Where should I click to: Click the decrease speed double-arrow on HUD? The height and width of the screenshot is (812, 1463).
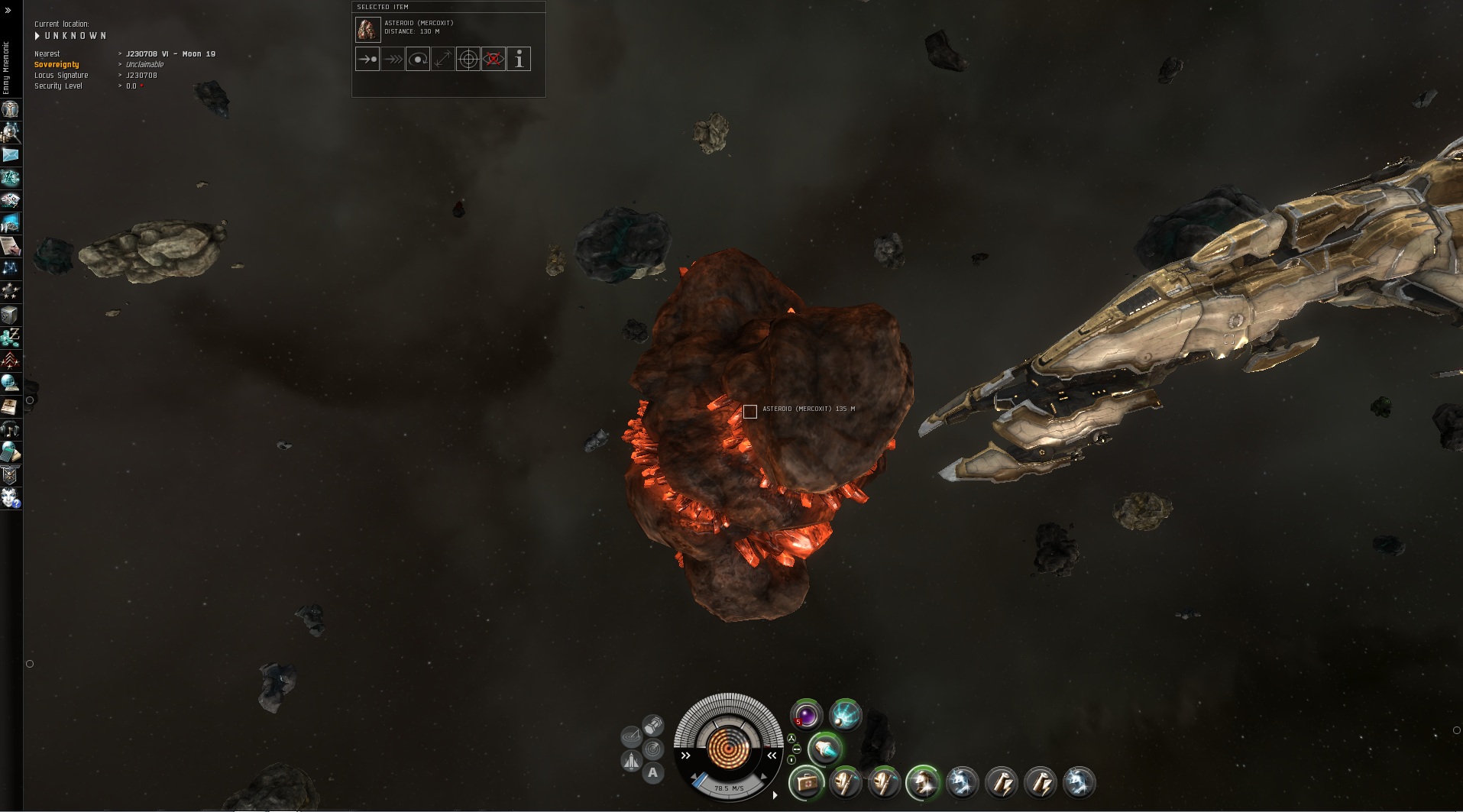click(x=686, y=755)
